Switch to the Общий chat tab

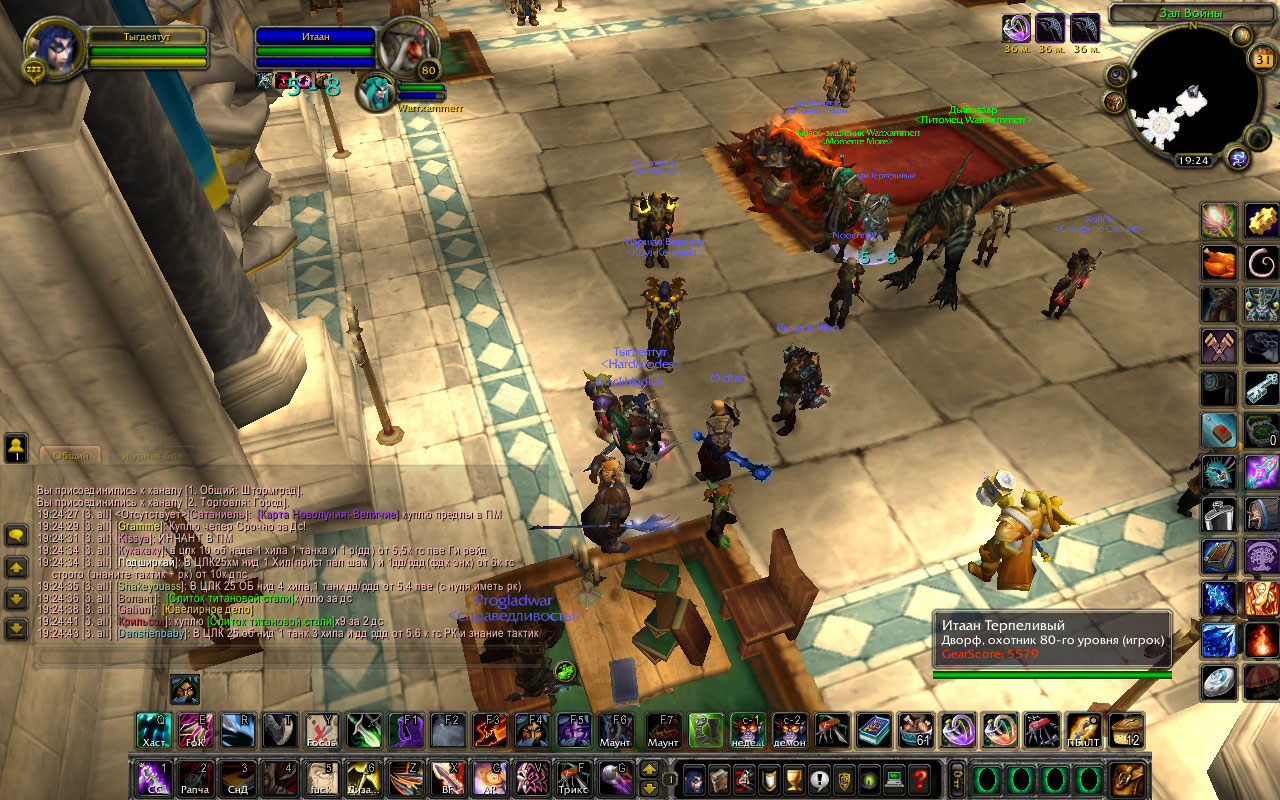(x=70, y=455)
